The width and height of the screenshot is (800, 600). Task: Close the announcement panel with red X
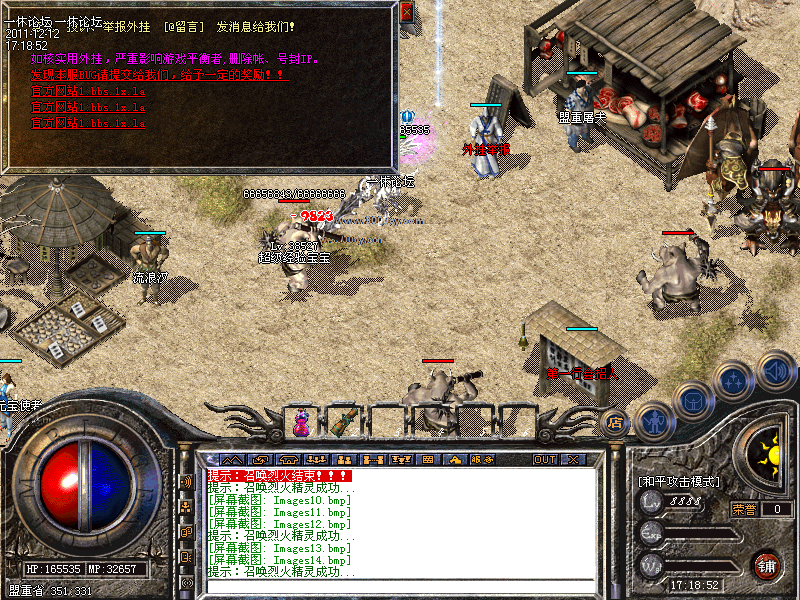406,11
